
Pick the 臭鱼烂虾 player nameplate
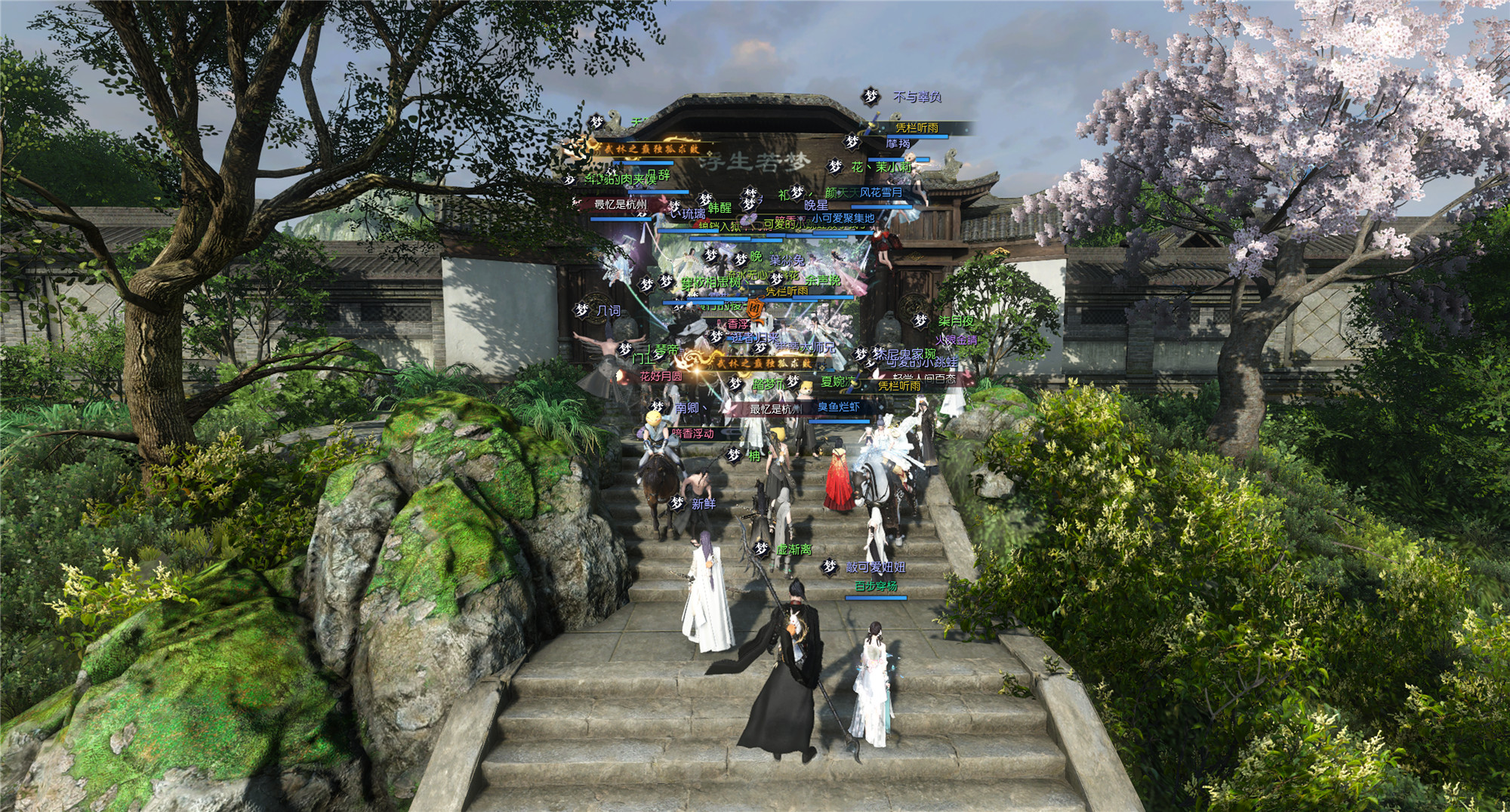(x=838, y=407)
